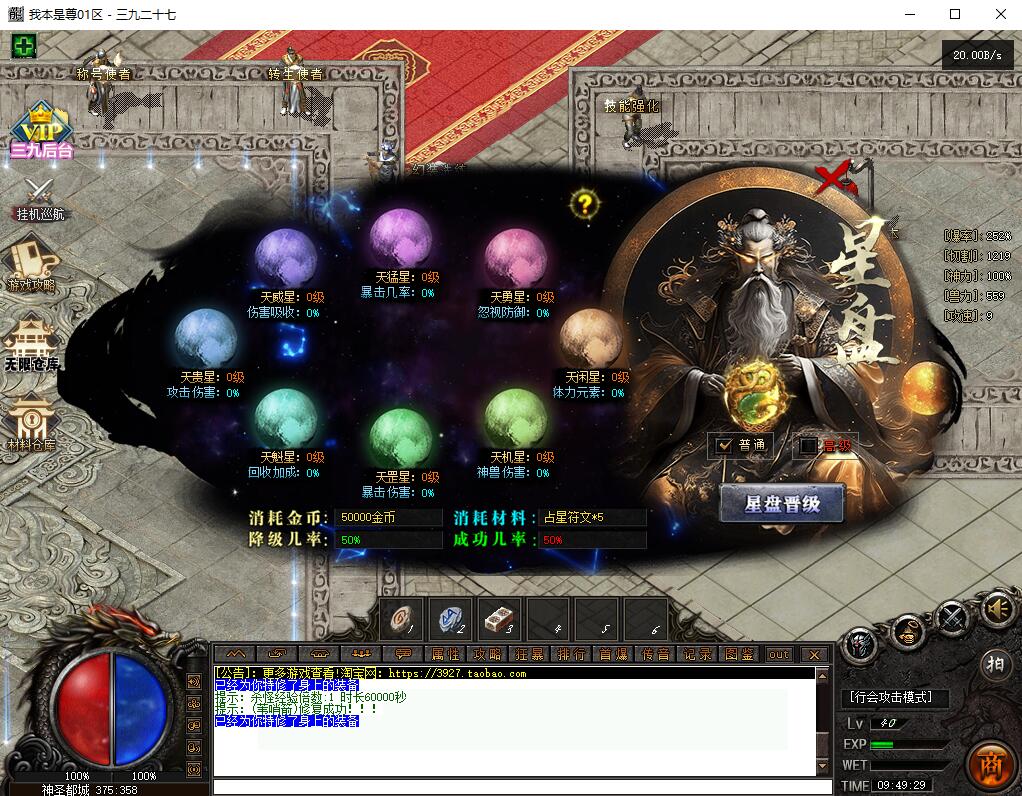Use the first hotbar item slot

click(402, 620)
